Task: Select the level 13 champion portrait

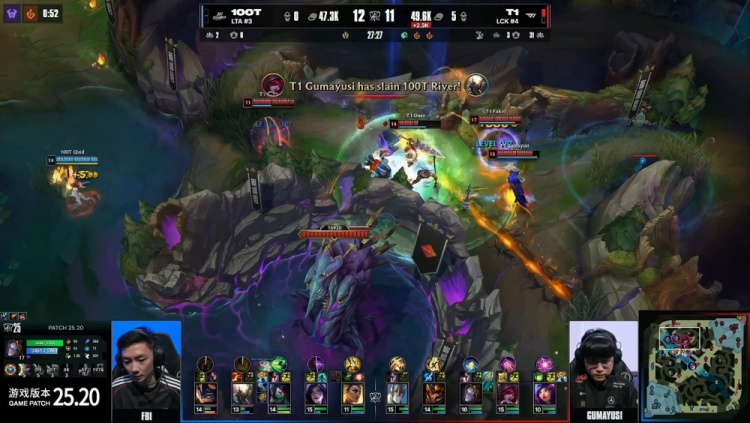Action: click(x=243, y=392)
